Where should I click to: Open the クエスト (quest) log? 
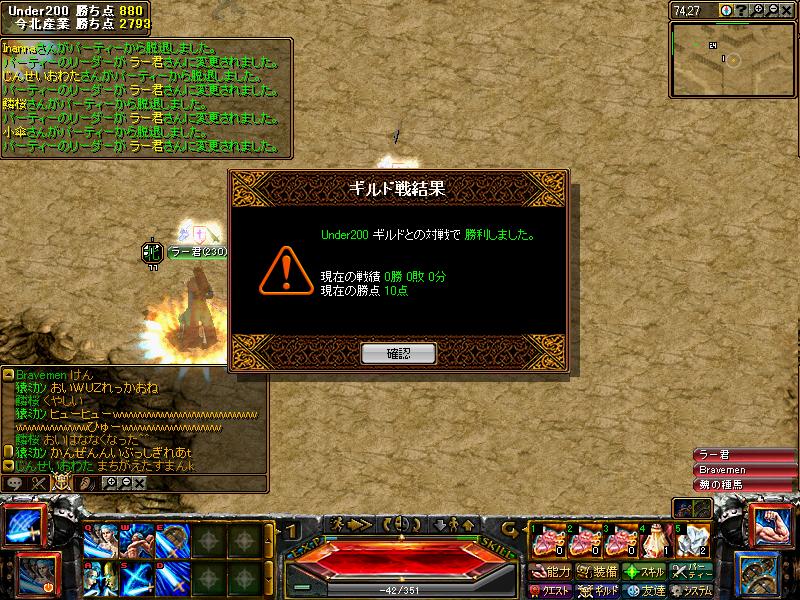click(x=550, y=591)
